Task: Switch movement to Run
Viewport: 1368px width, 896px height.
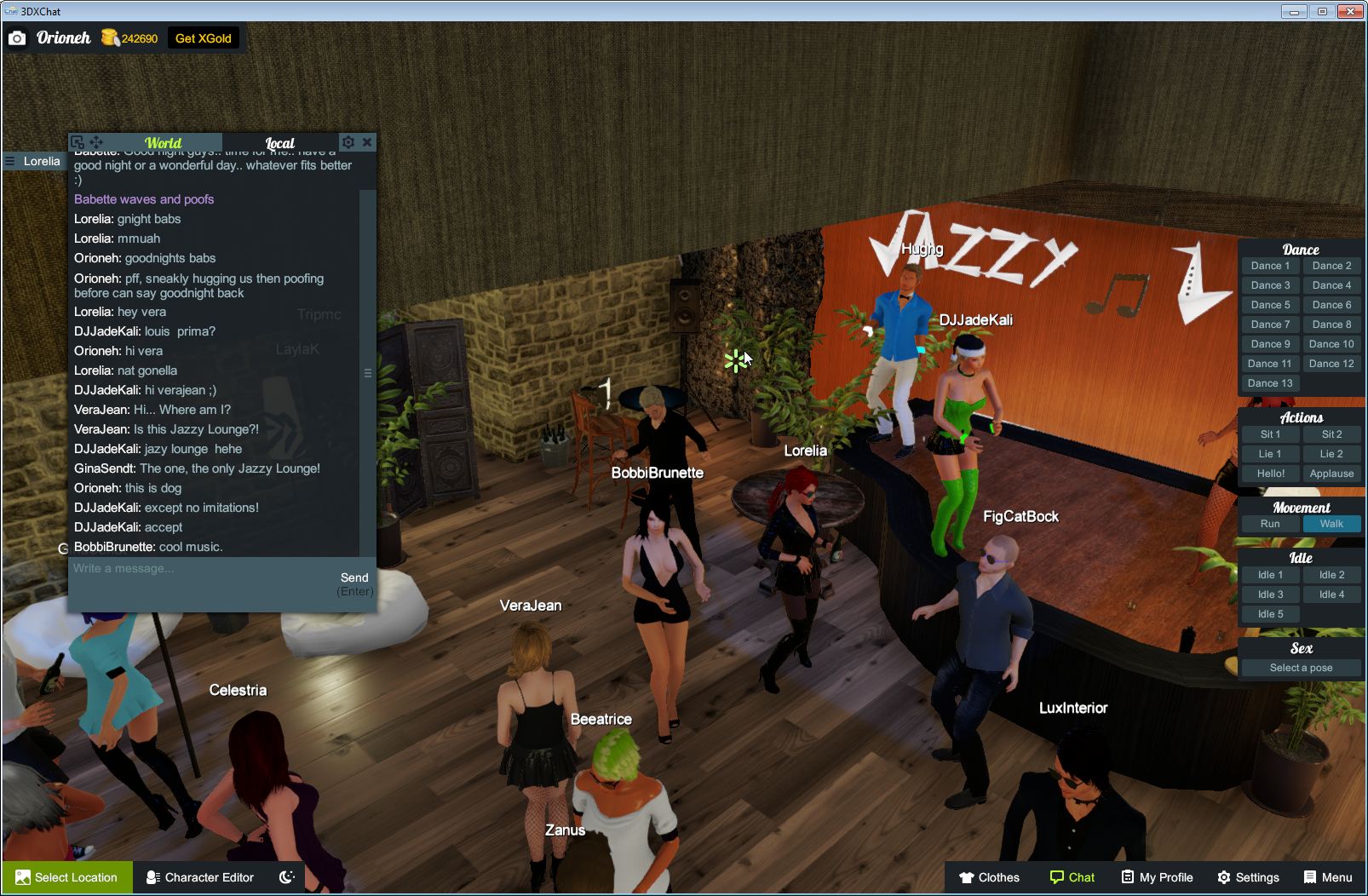Action: click(x=1270, y=524)
